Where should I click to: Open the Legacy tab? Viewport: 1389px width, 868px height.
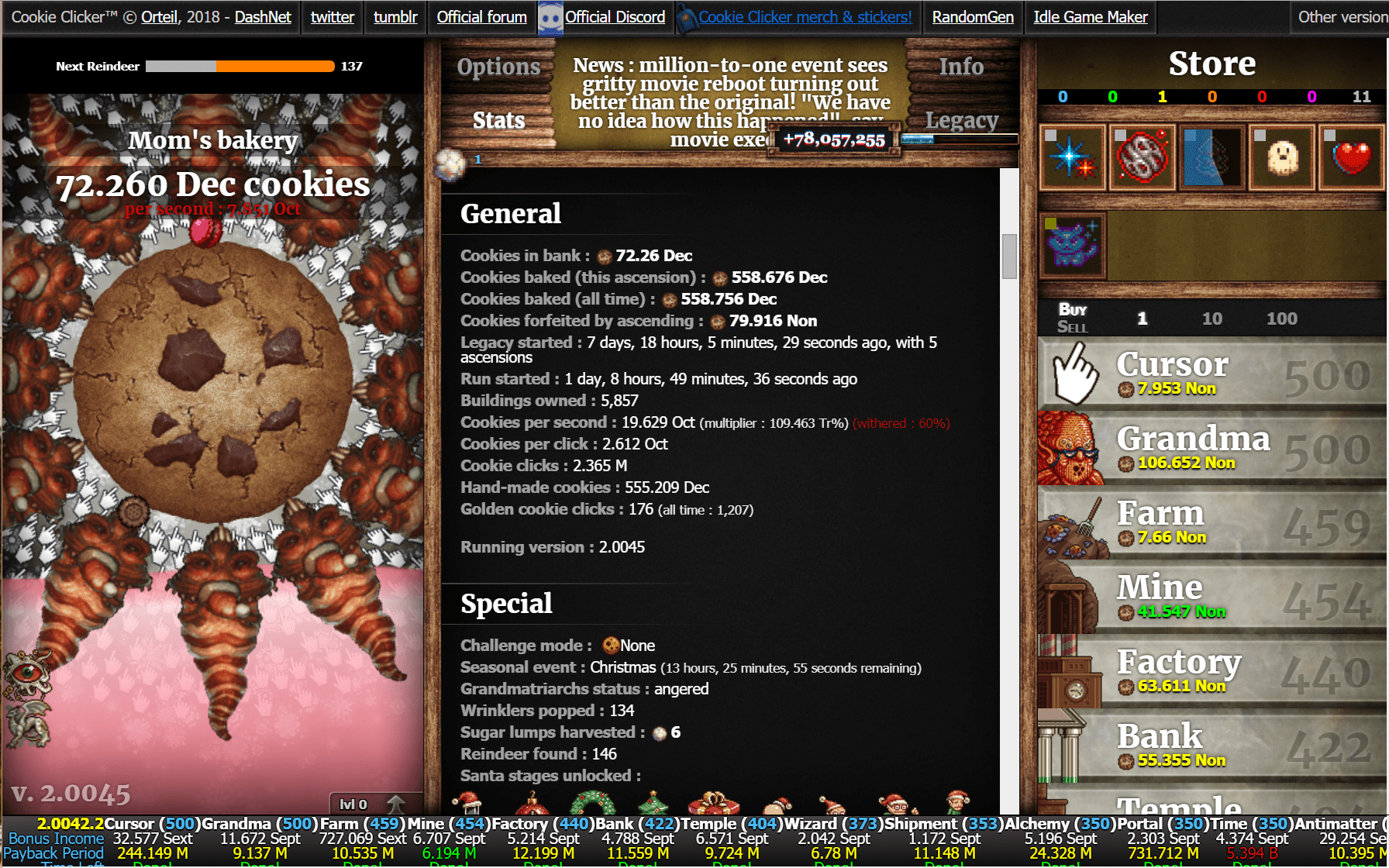pyautogui.click(x=961, y=120)
